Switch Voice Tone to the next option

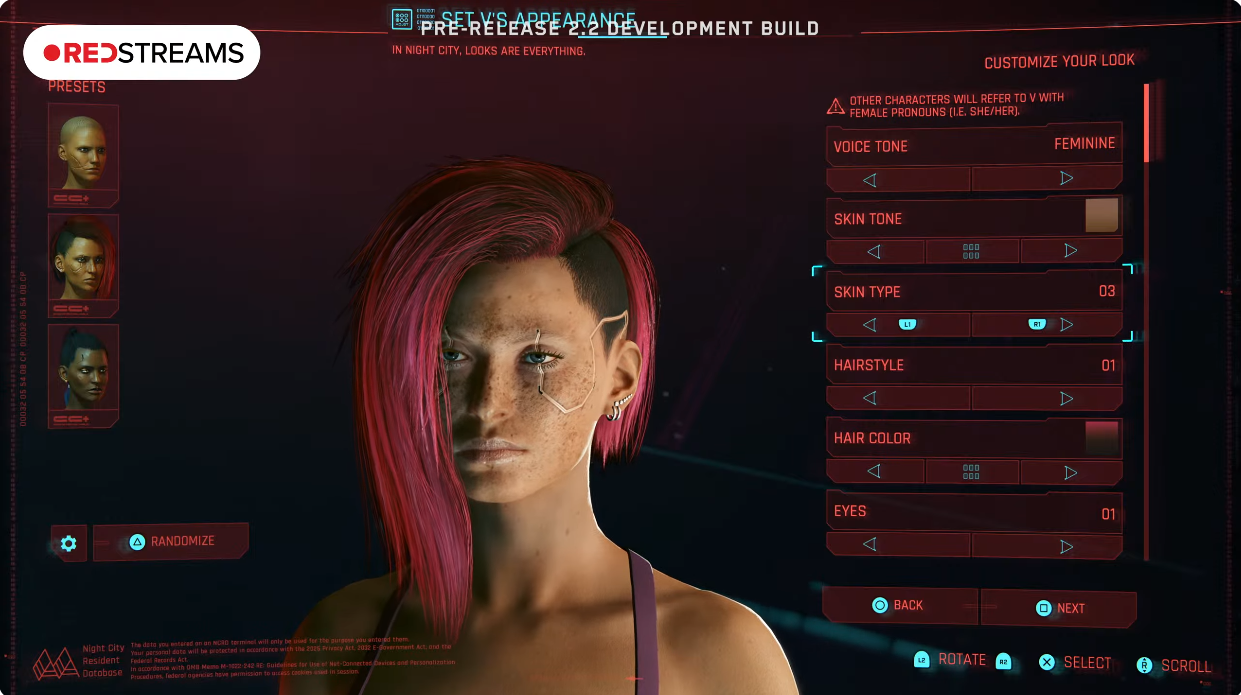[1047, 179]
